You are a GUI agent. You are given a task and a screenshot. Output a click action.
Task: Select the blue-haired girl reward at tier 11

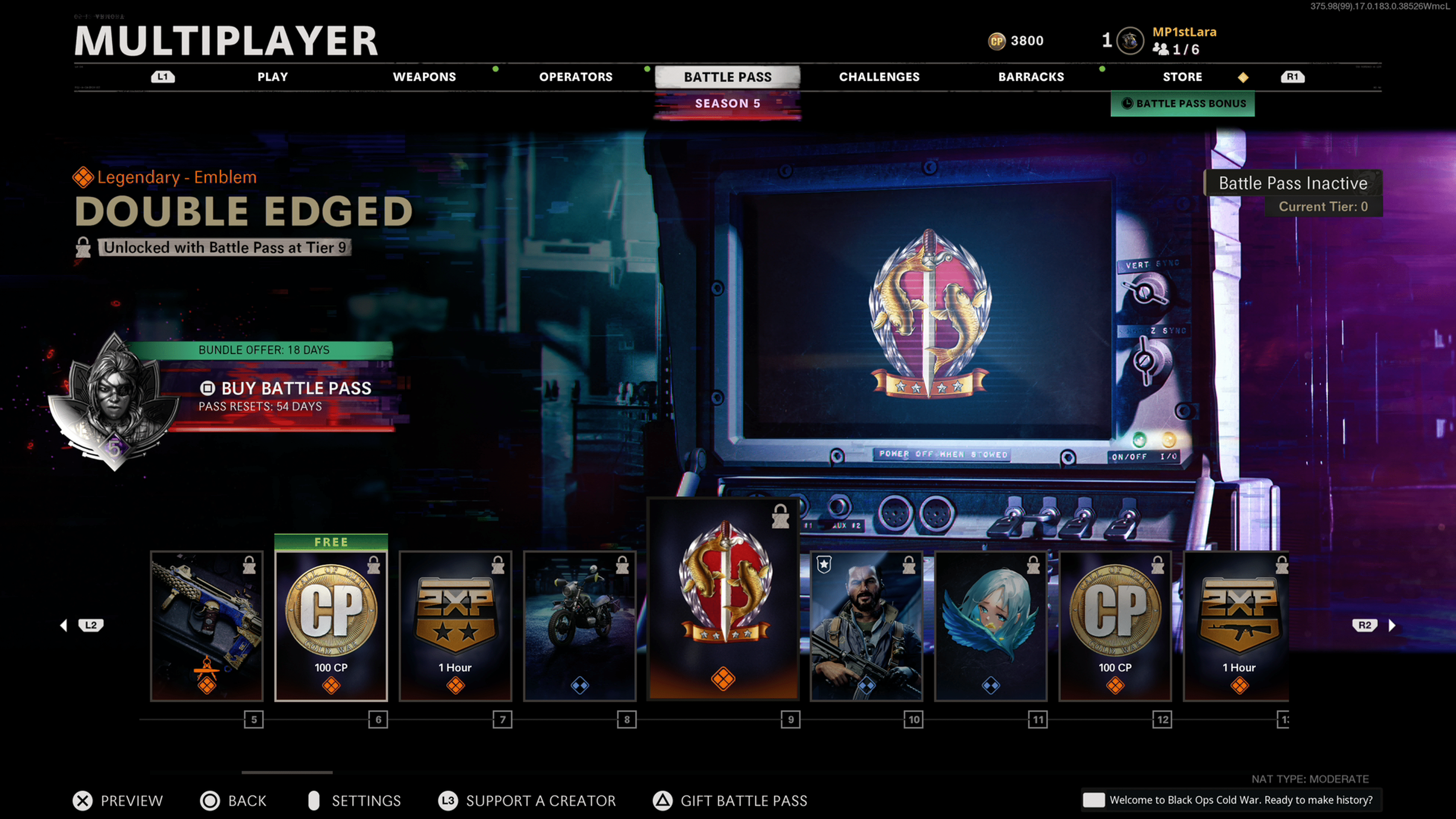pos(991,626)
